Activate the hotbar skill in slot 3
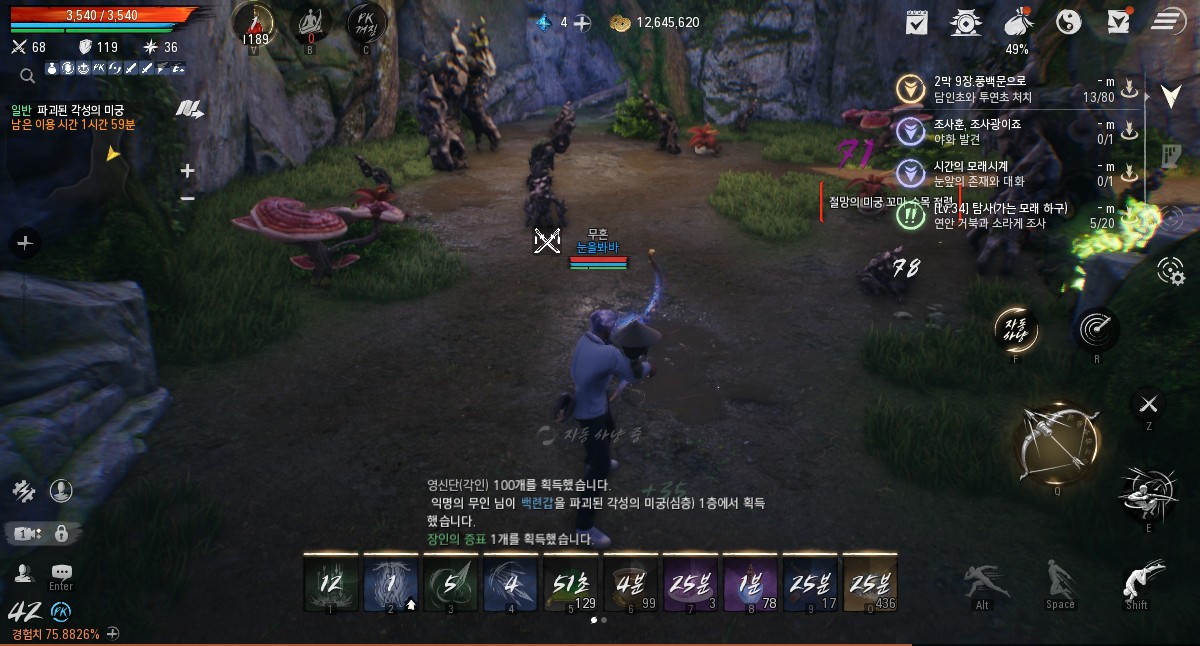The height and width of the screenshot is (646, 1200). [x=451, y=583]
